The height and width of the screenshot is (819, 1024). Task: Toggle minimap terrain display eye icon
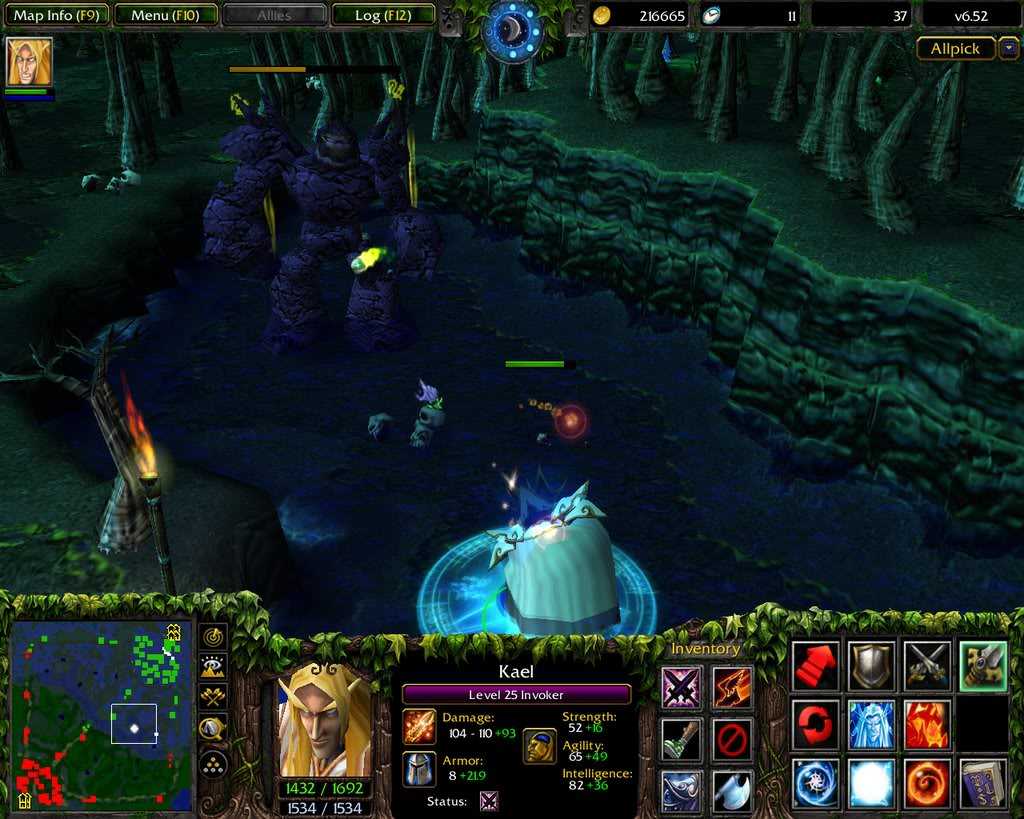213,667
